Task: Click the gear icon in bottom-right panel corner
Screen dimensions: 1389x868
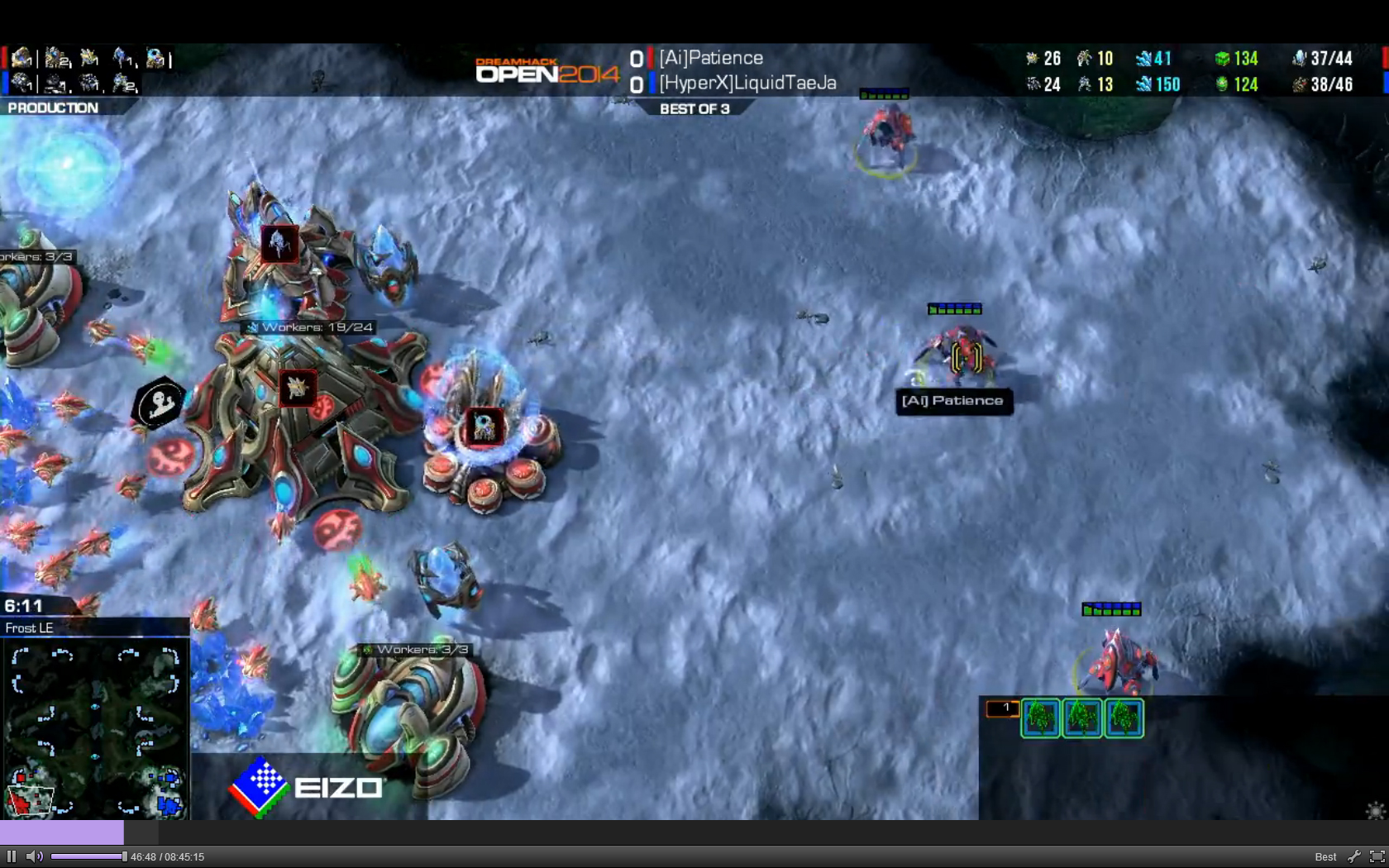Action: (x=1375, y=810)
